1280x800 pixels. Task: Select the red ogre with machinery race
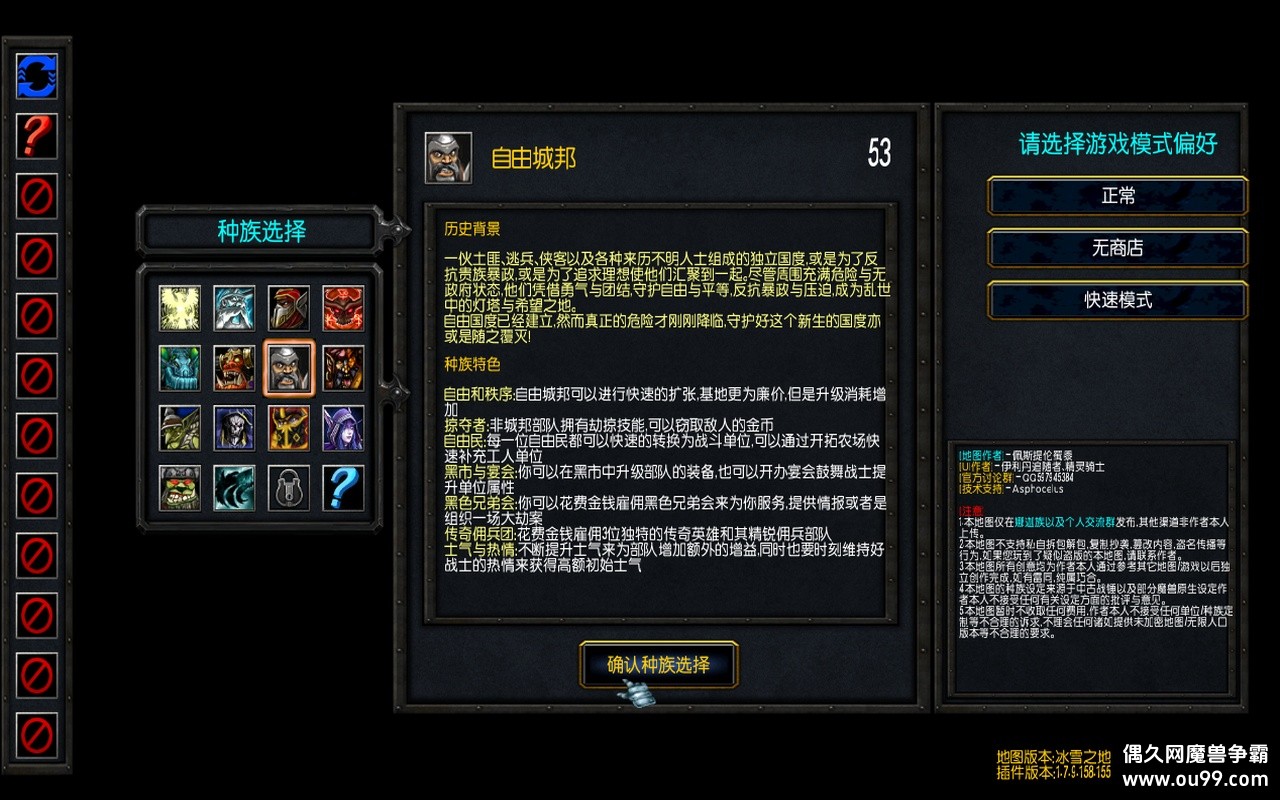coord(234,368)
